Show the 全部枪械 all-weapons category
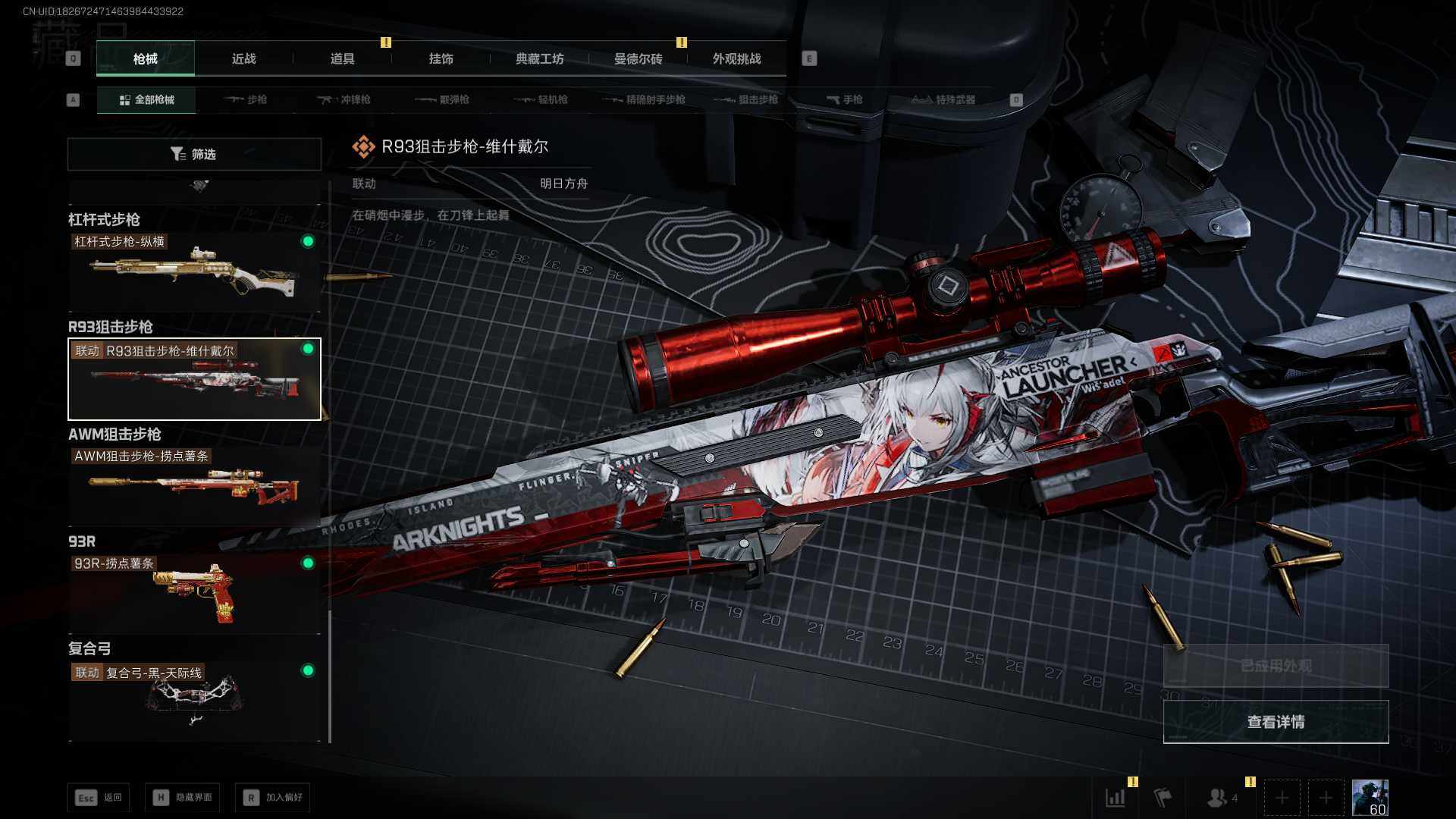Viewport: 1456px width, 819px height. pos(146,100)
